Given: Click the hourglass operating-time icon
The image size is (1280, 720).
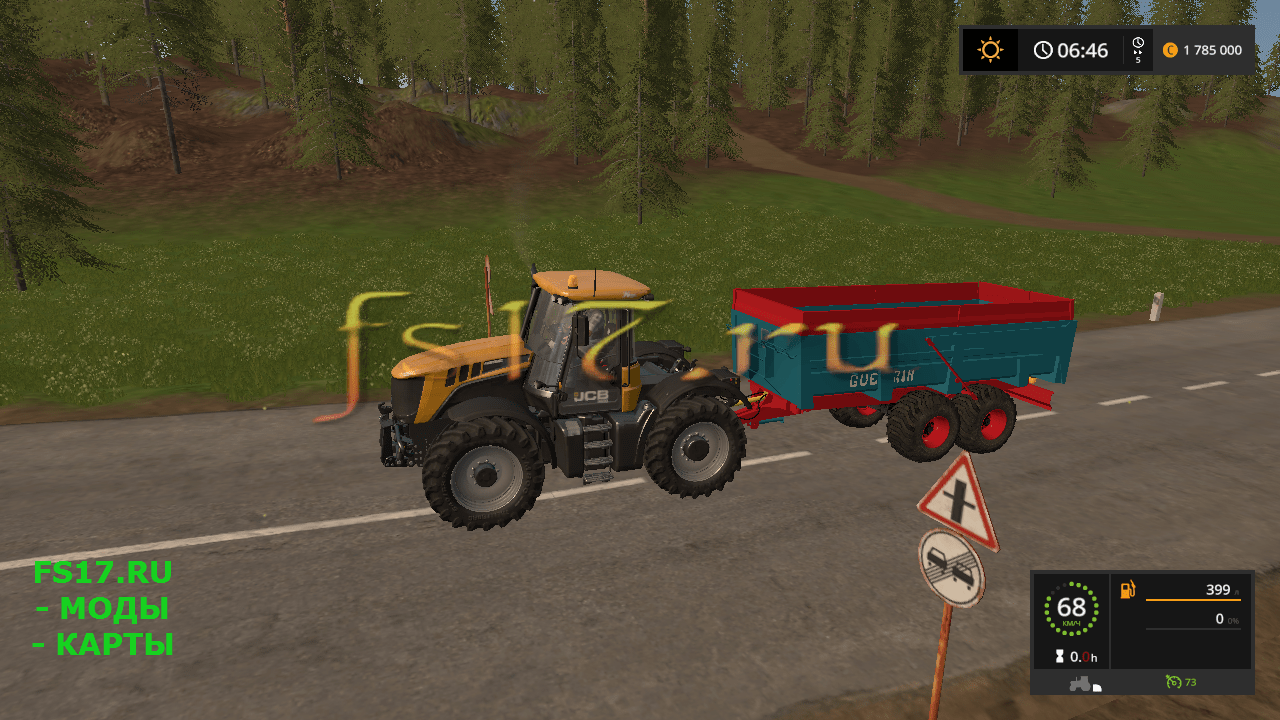Looking at the screenshot, I should pos(1060,657).
